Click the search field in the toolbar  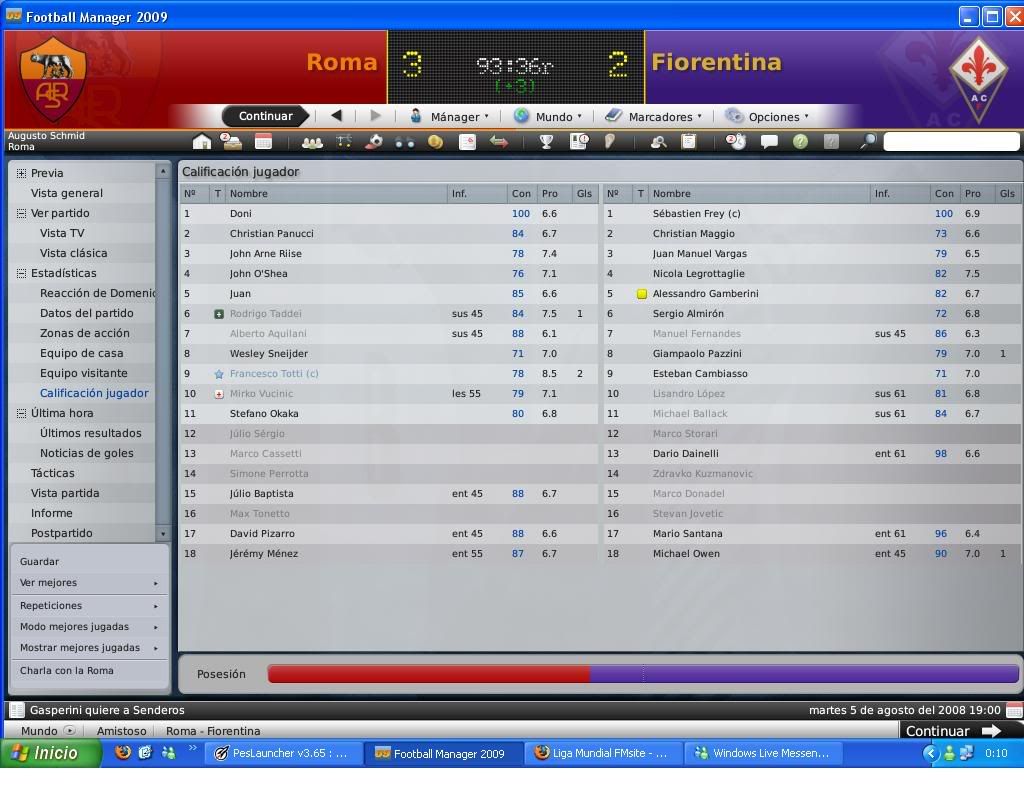(x=950, y=142)
